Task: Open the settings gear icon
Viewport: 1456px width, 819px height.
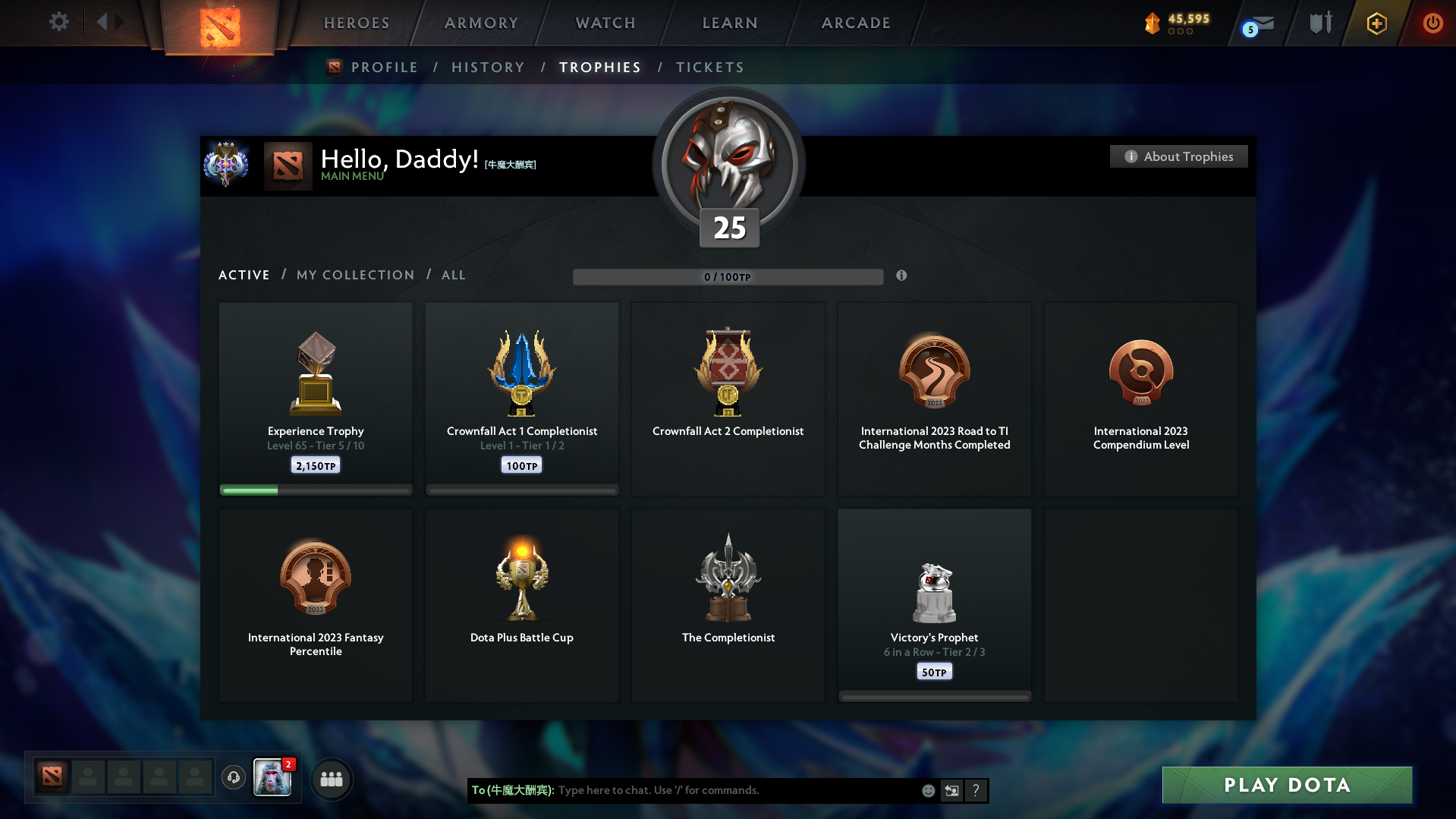Action: [58, 22]
